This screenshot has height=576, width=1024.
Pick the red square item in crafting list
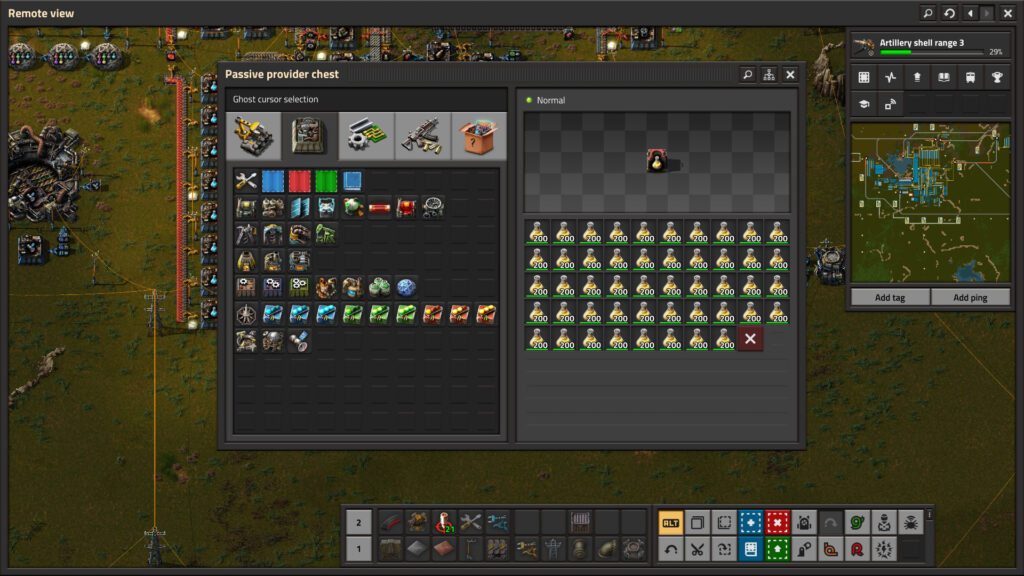300,181
